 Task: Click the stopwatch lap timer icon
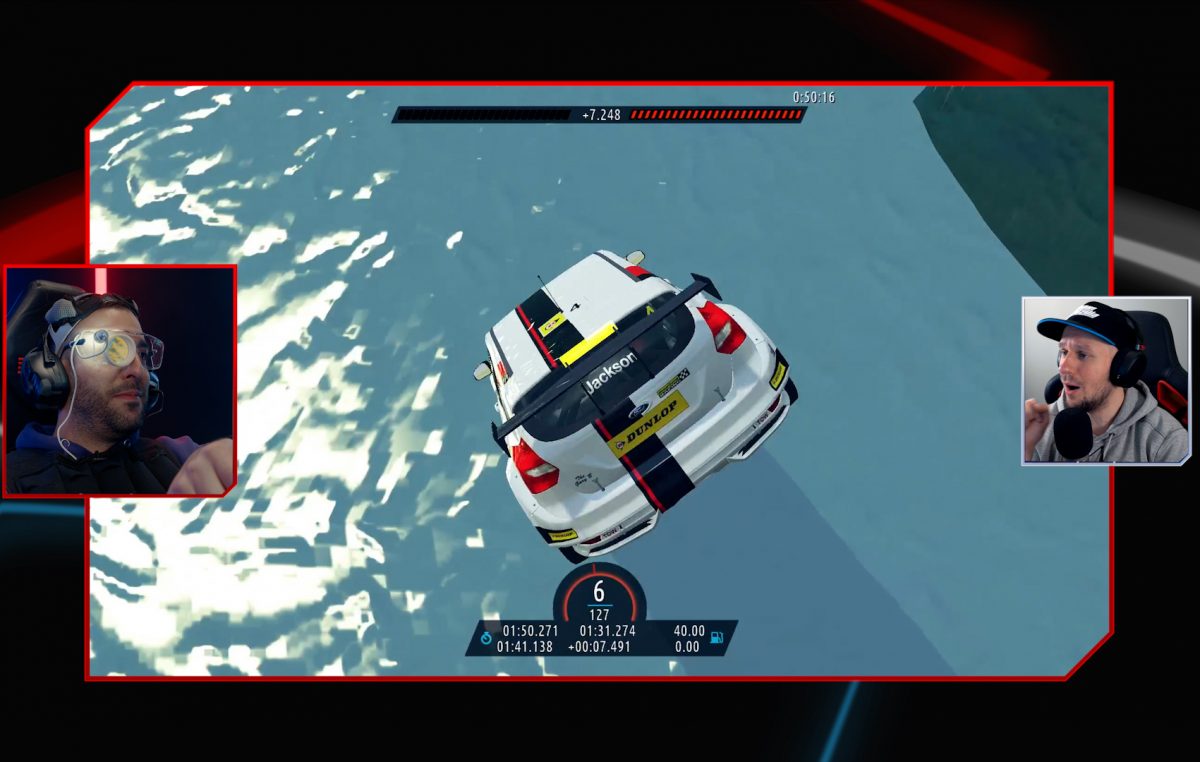[486, 637]
